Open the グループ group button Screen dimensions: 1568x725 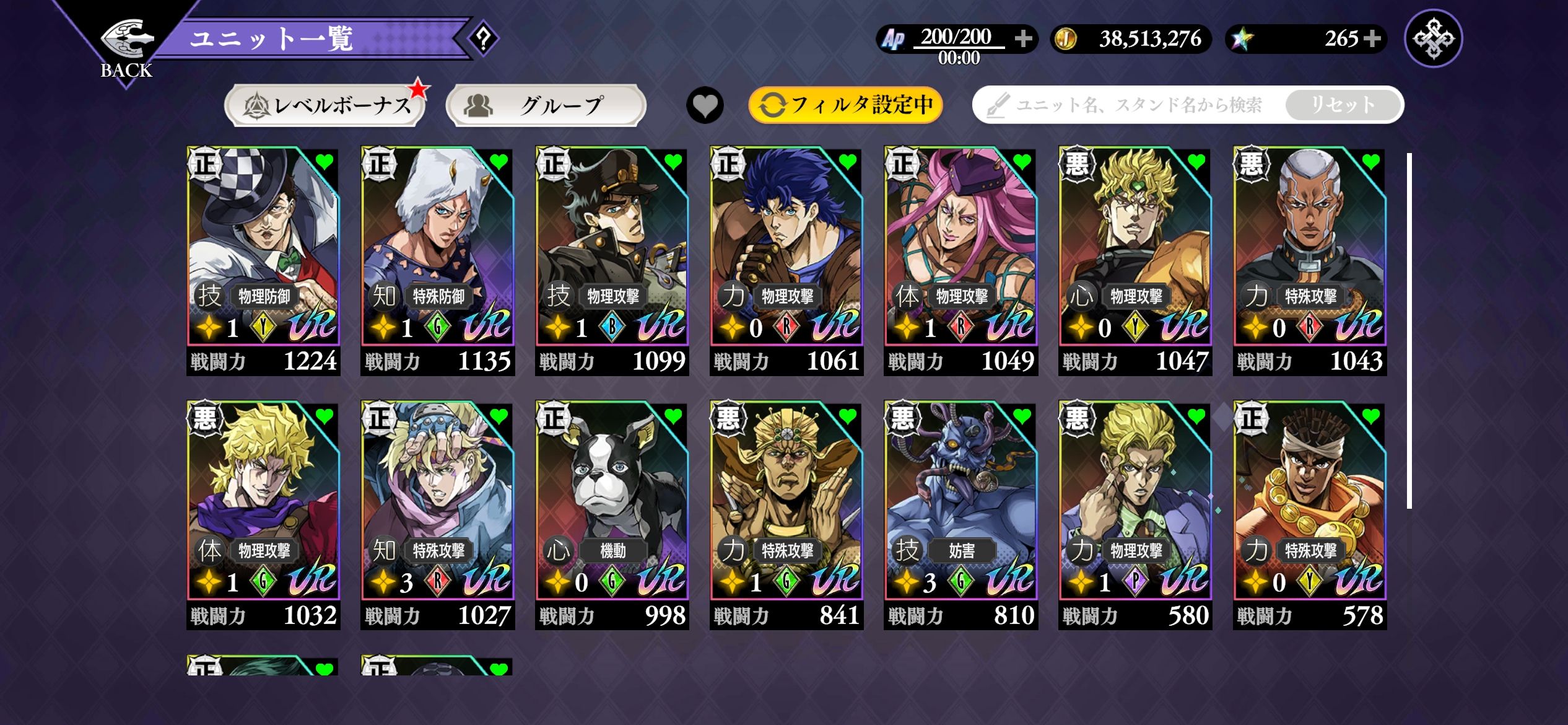546,105
